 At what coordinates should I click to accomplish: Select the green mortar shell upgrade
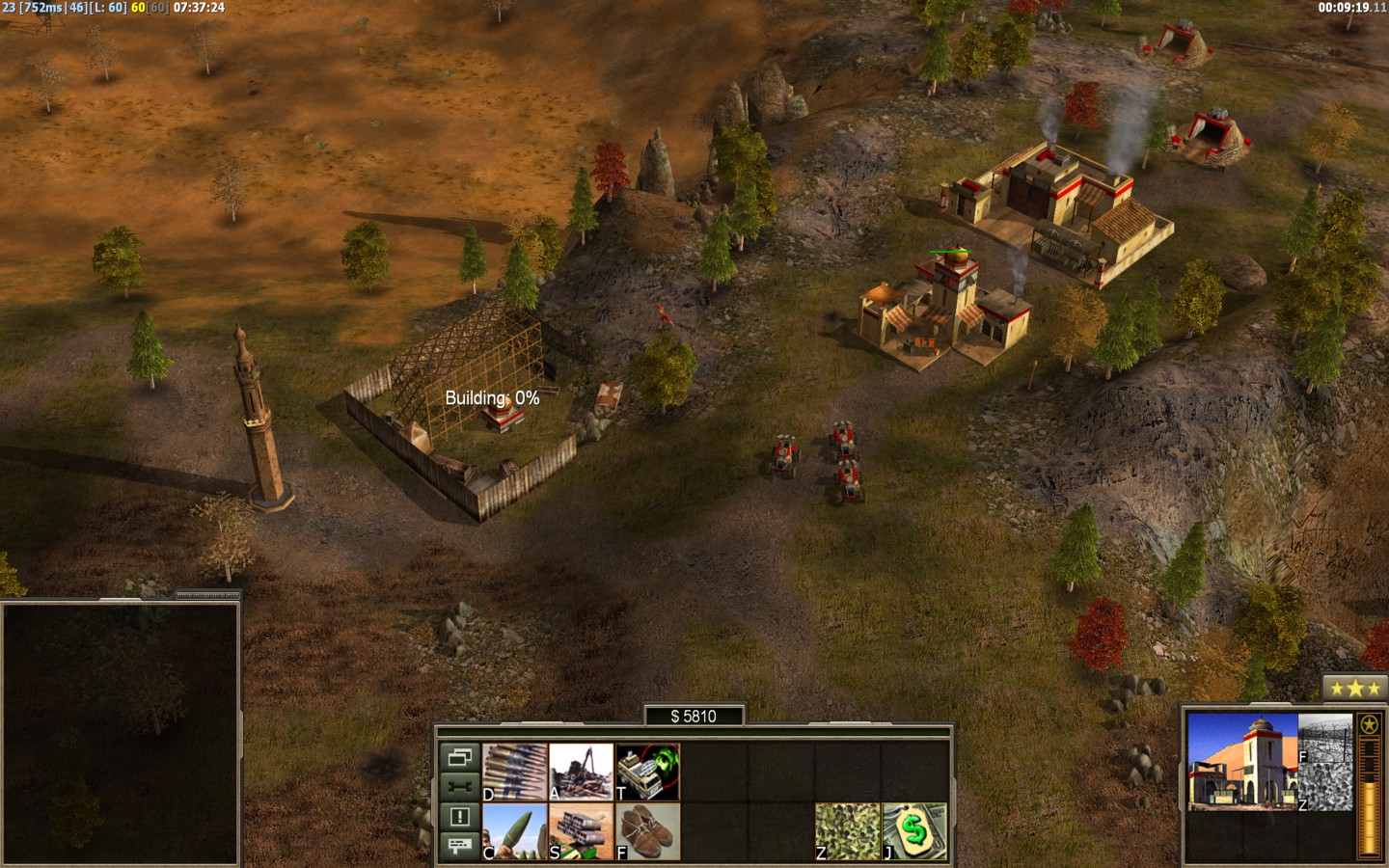point(514,831)
